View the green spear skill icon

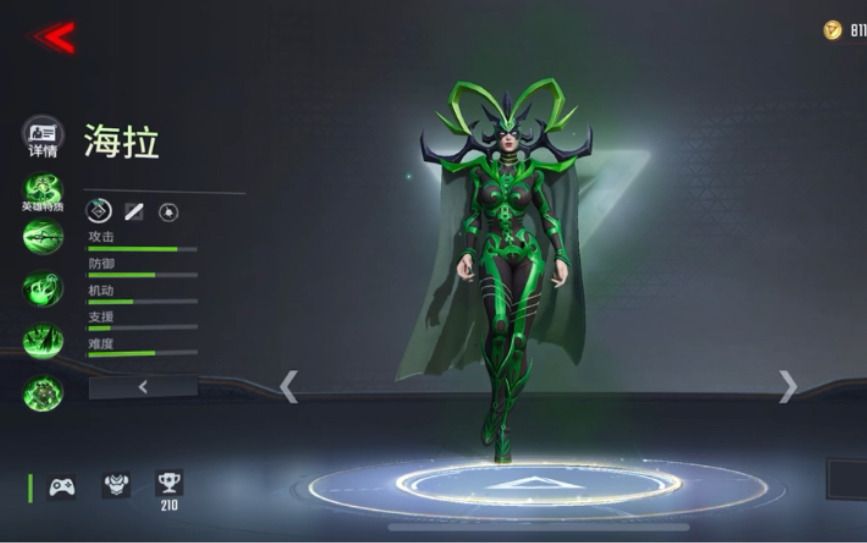[x=43, y=238]
